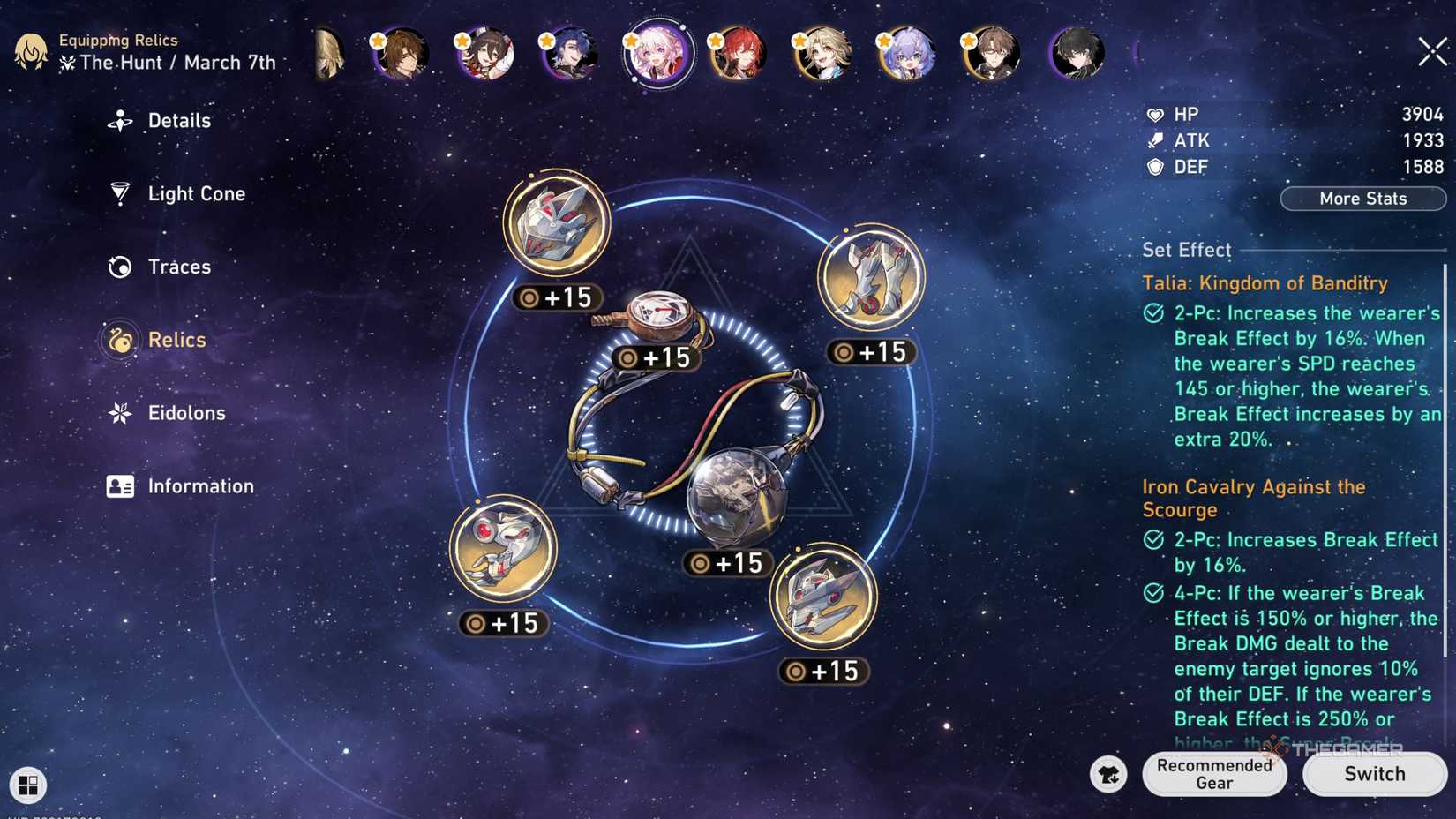Click the Recommended Gear button

(x=1214, y=774)
